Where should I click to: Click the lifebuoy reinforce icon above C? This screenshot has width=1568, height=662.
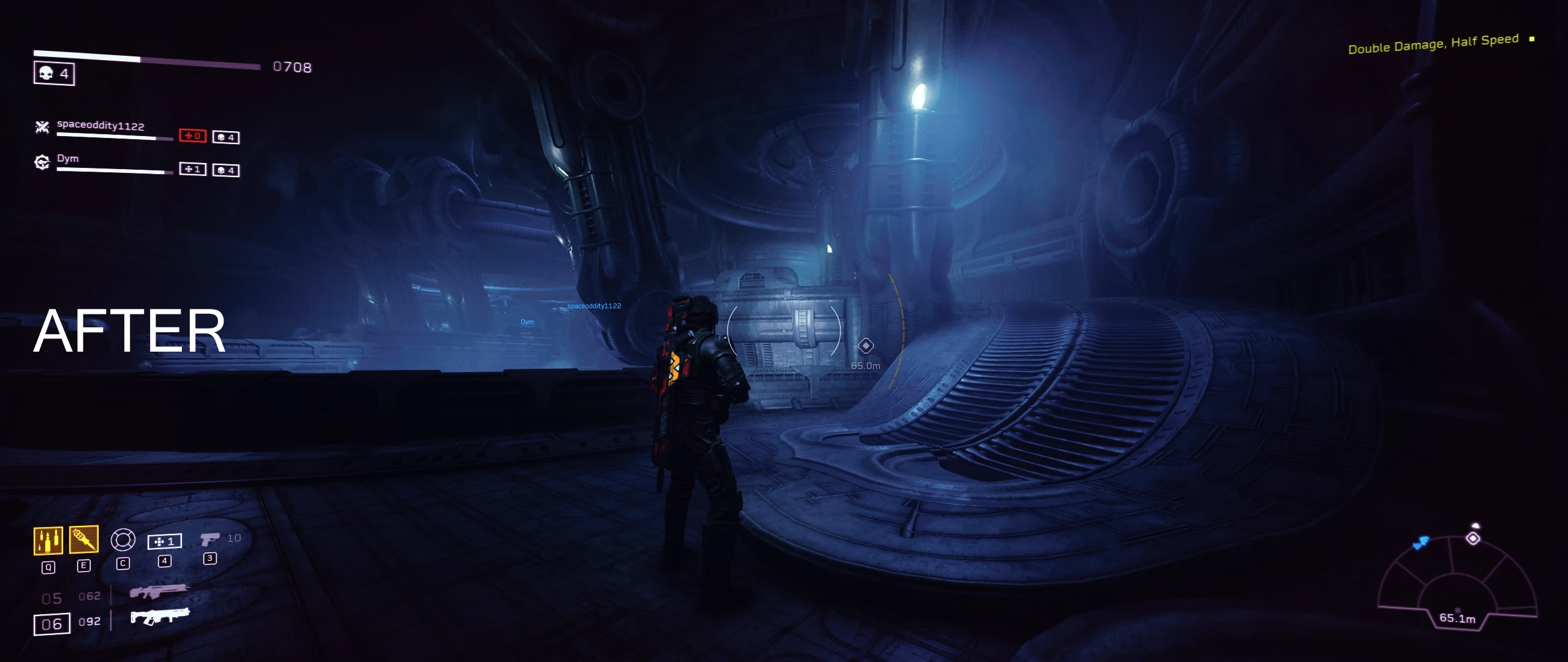point(123,541)
